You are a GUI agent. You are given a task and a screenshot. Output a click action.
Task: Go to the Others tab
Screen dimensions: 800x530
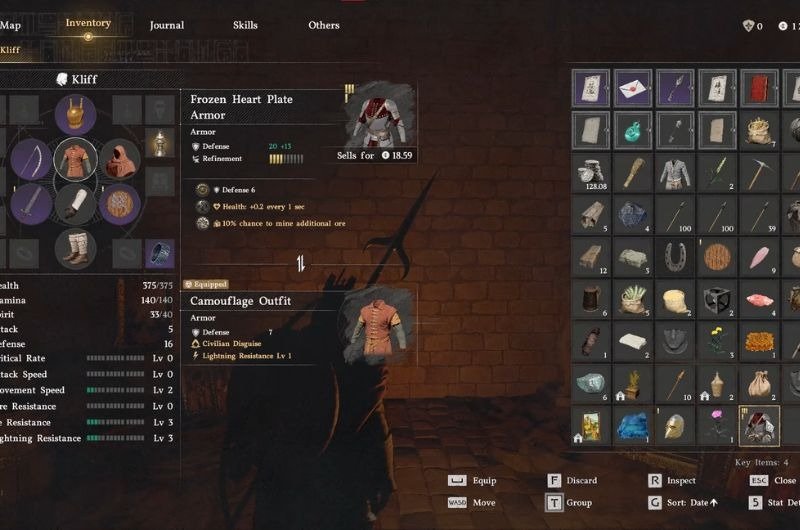coord(324,25)
